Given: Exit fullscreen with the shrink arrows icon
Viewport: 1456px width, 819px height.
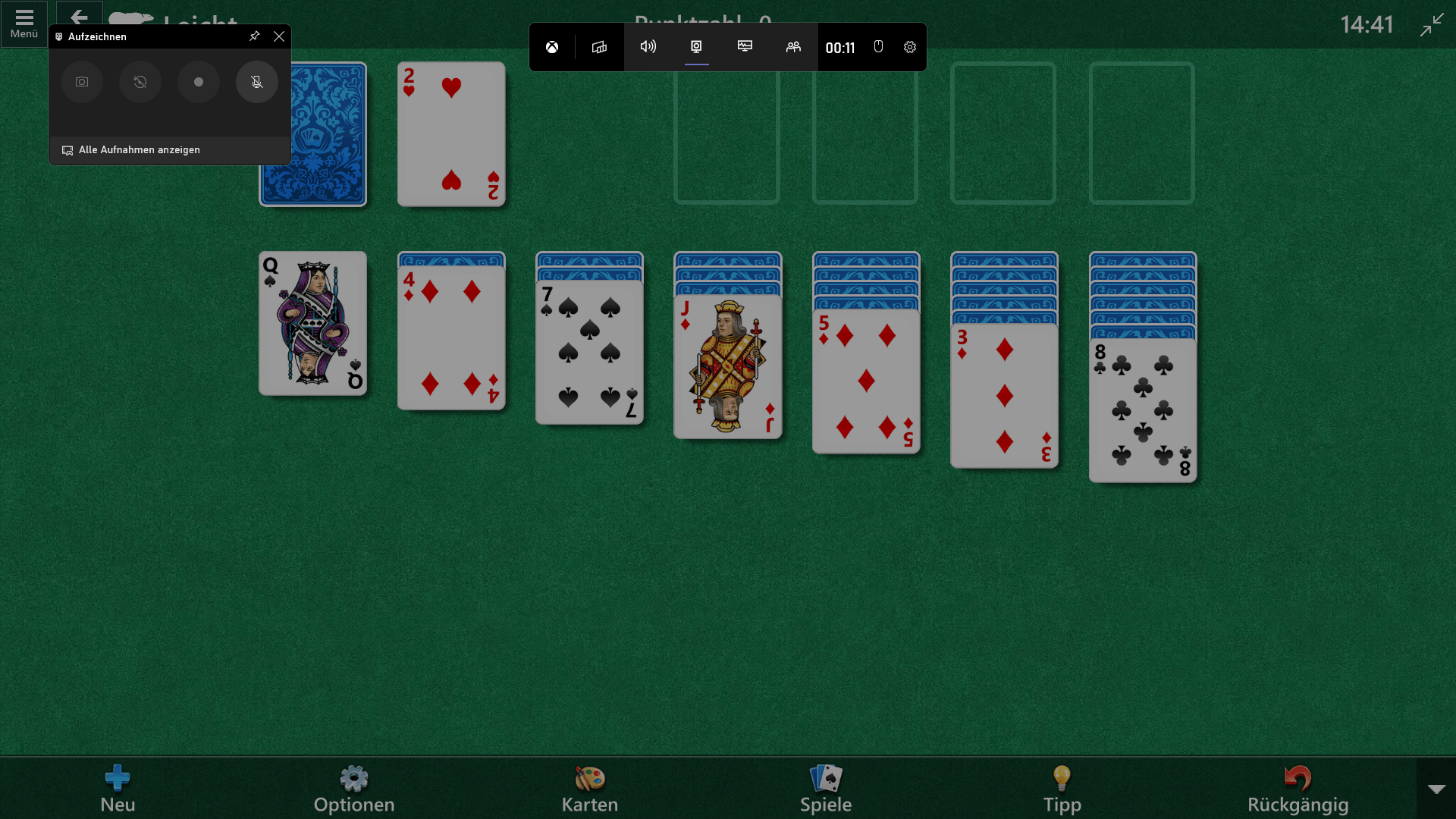Looking at the screenshot, I should coord(1432,24).
